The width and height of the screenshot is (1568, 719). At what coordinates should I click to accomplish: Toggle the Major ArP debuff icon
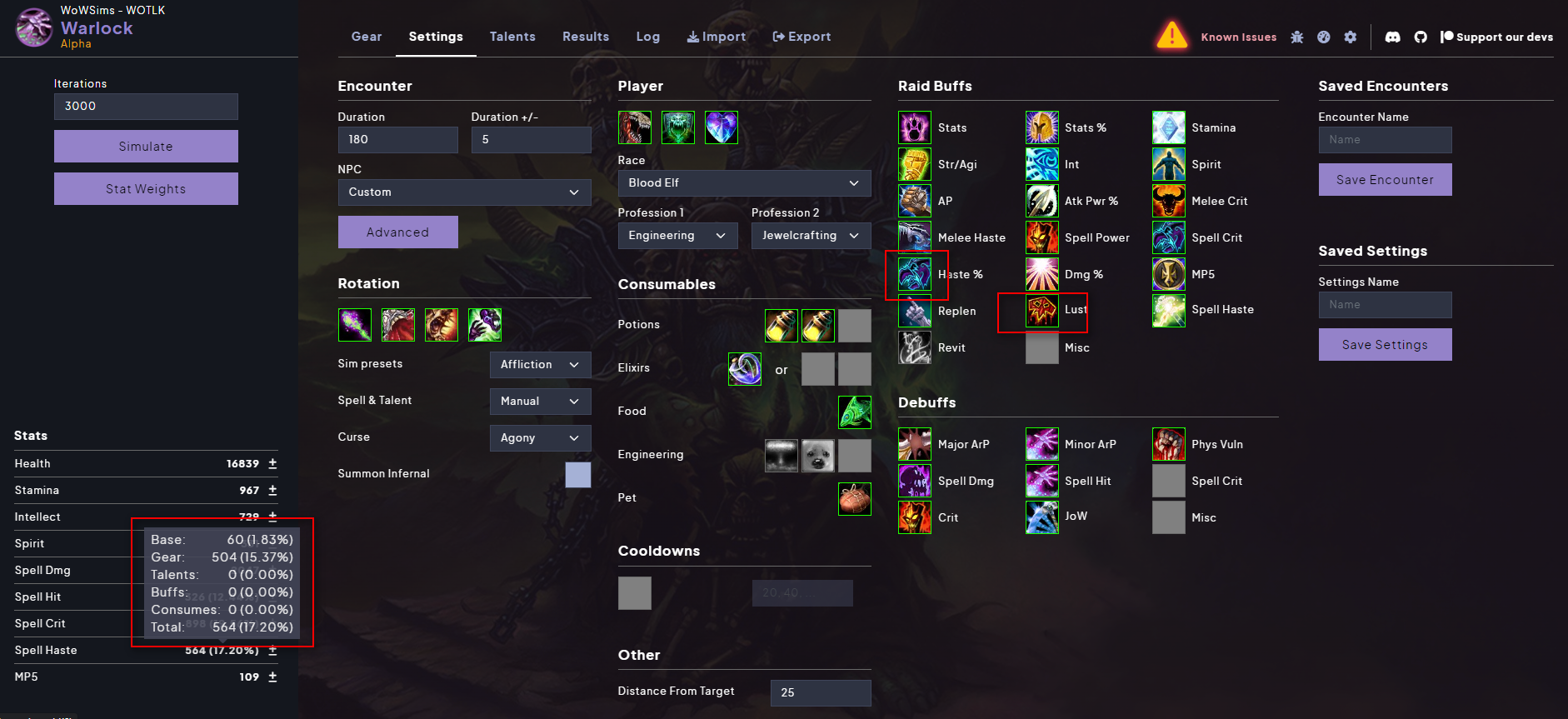[914, 444]
